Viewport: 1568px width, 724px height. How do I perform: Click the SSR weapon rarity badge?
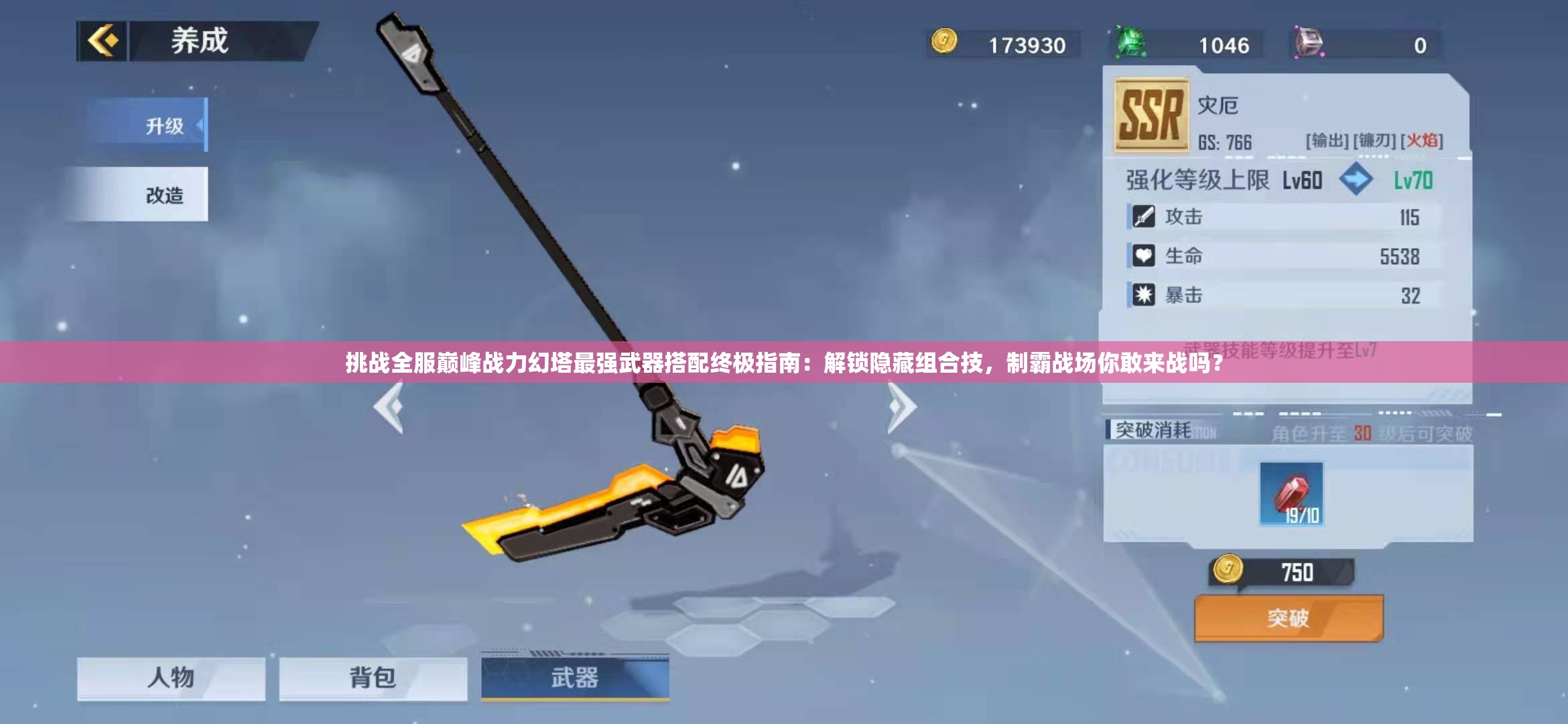pos(1151,114)
